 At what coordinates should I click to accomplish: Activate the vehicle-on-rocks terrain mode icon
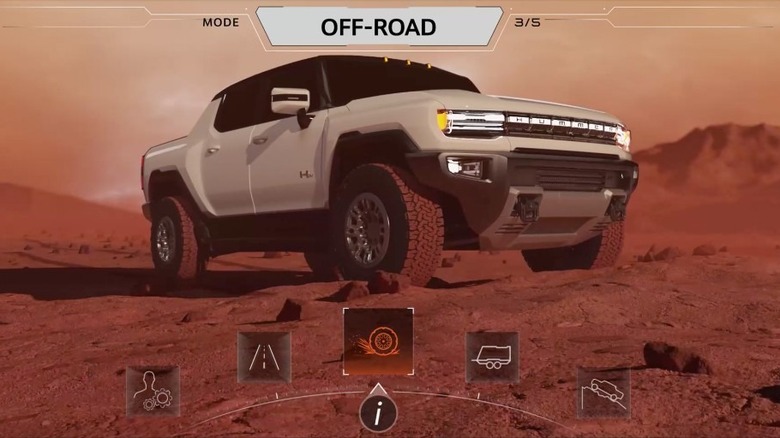(603, 392)
